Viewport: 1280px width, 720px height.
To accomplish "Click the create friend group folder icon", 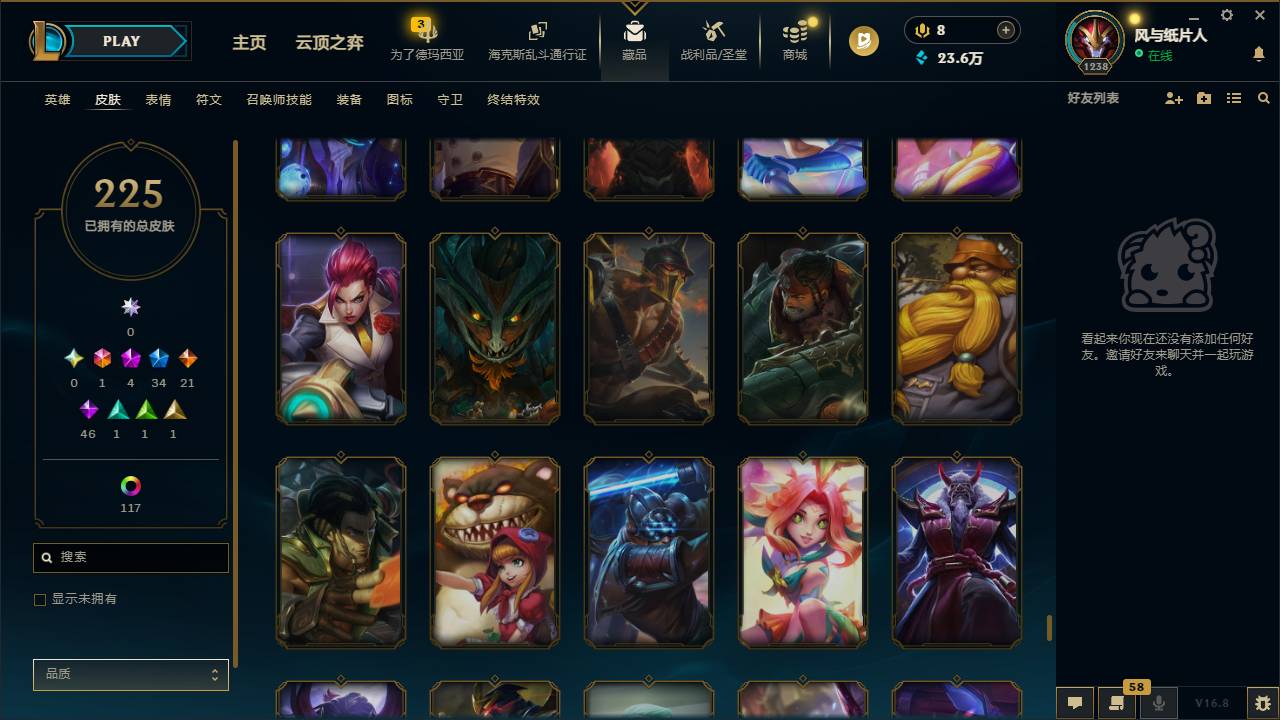I will (1203, 98).
